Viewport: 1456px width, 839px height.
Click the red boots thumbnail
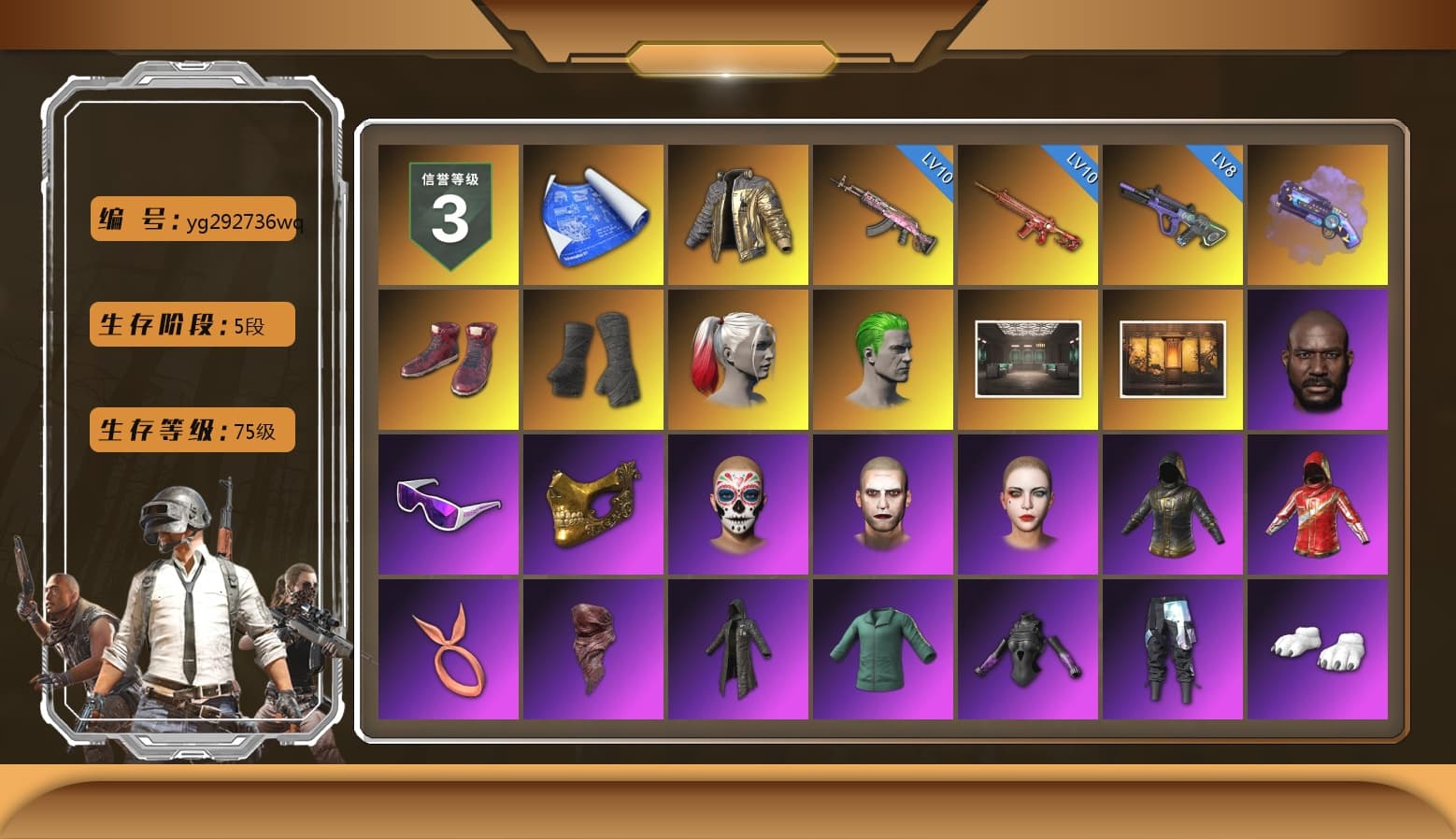pyautogui.click(x=447, y=360)
